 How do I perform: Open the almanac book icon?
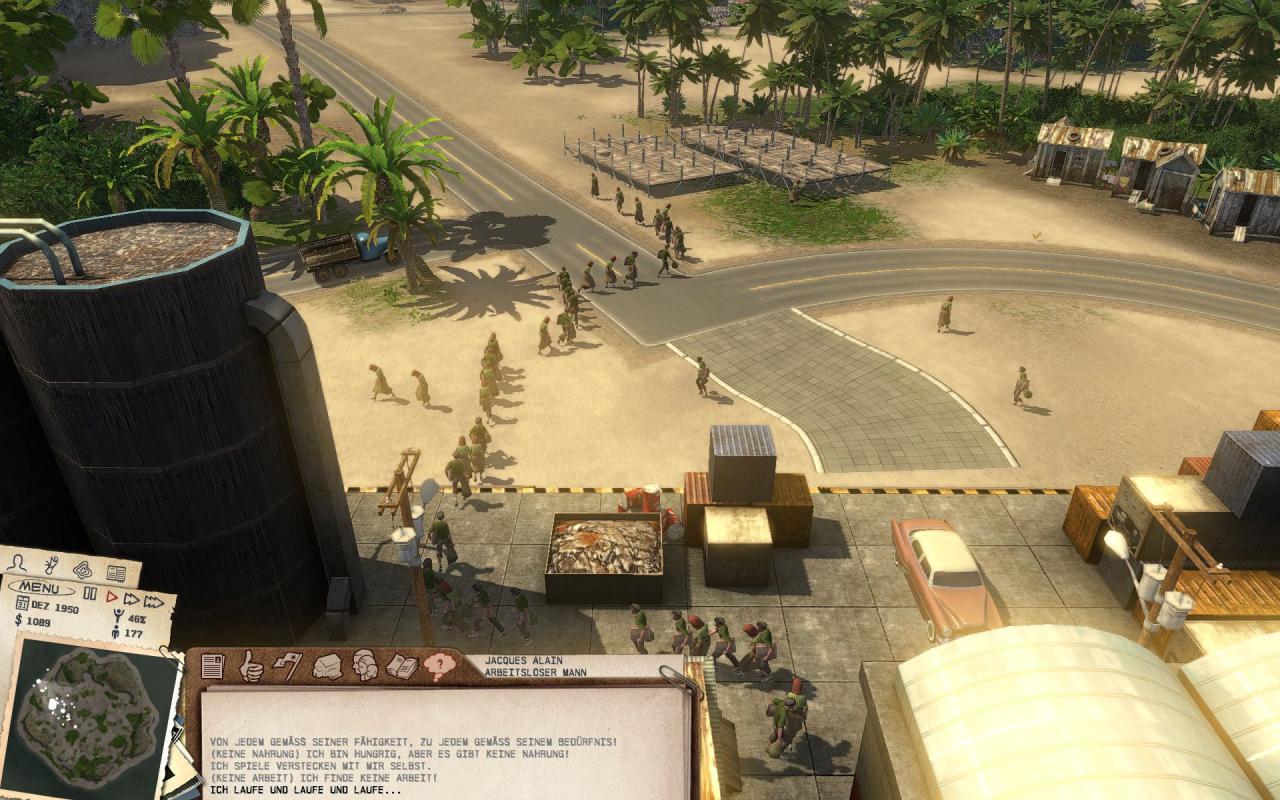[x=116, y=574]
